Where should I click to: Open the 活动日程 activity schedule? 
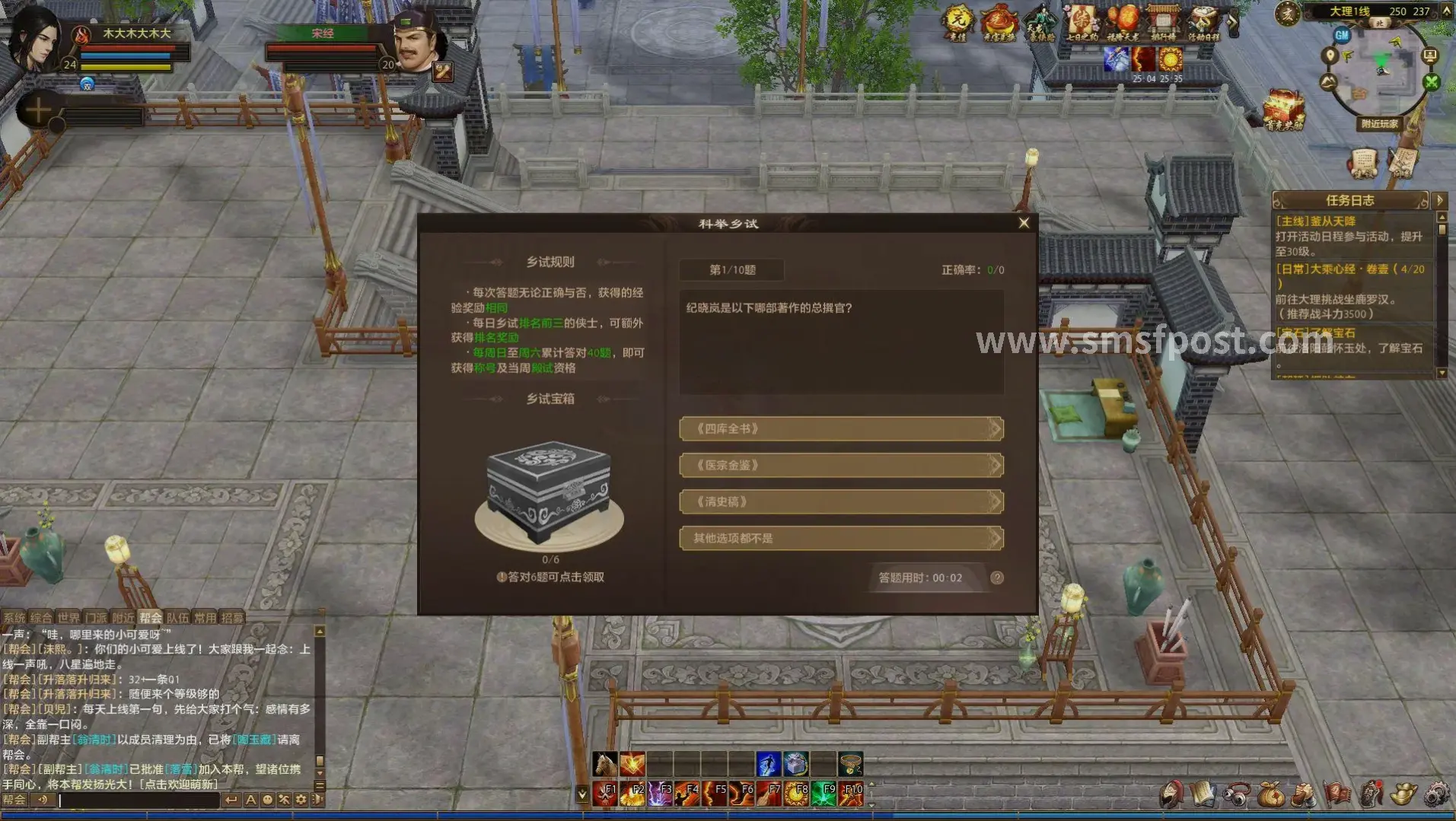point(1203,23)
